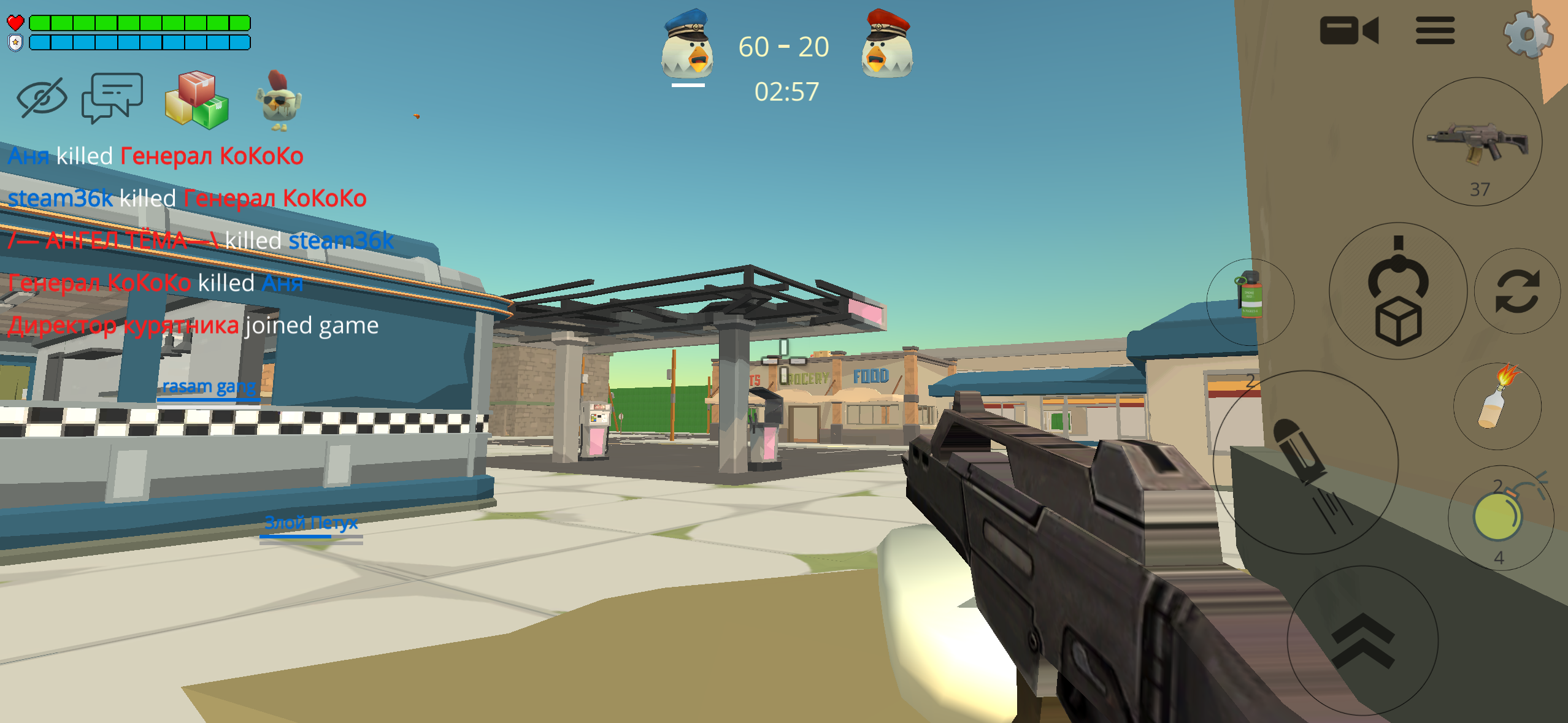Open the supply crates shop icon

[198, 100]
